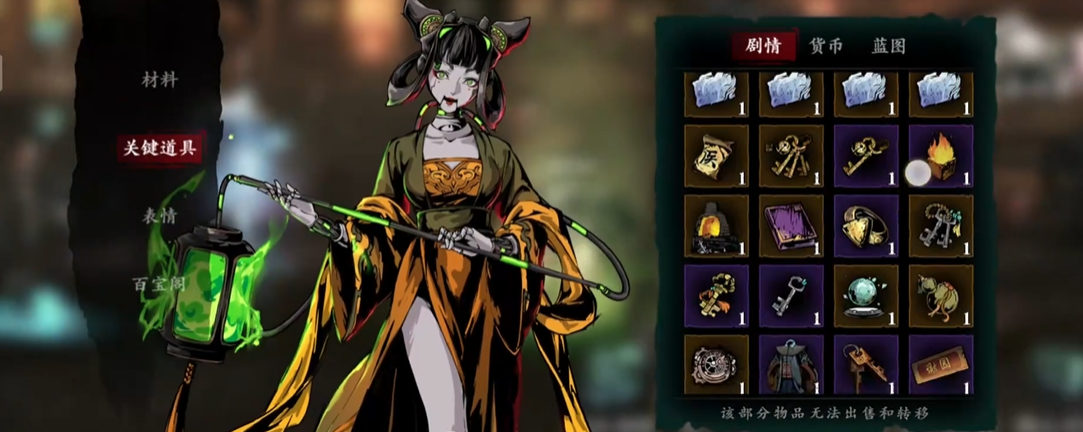
Task: Open the 百宝阁 treasure pavilion entry
Action: point(159,284)
